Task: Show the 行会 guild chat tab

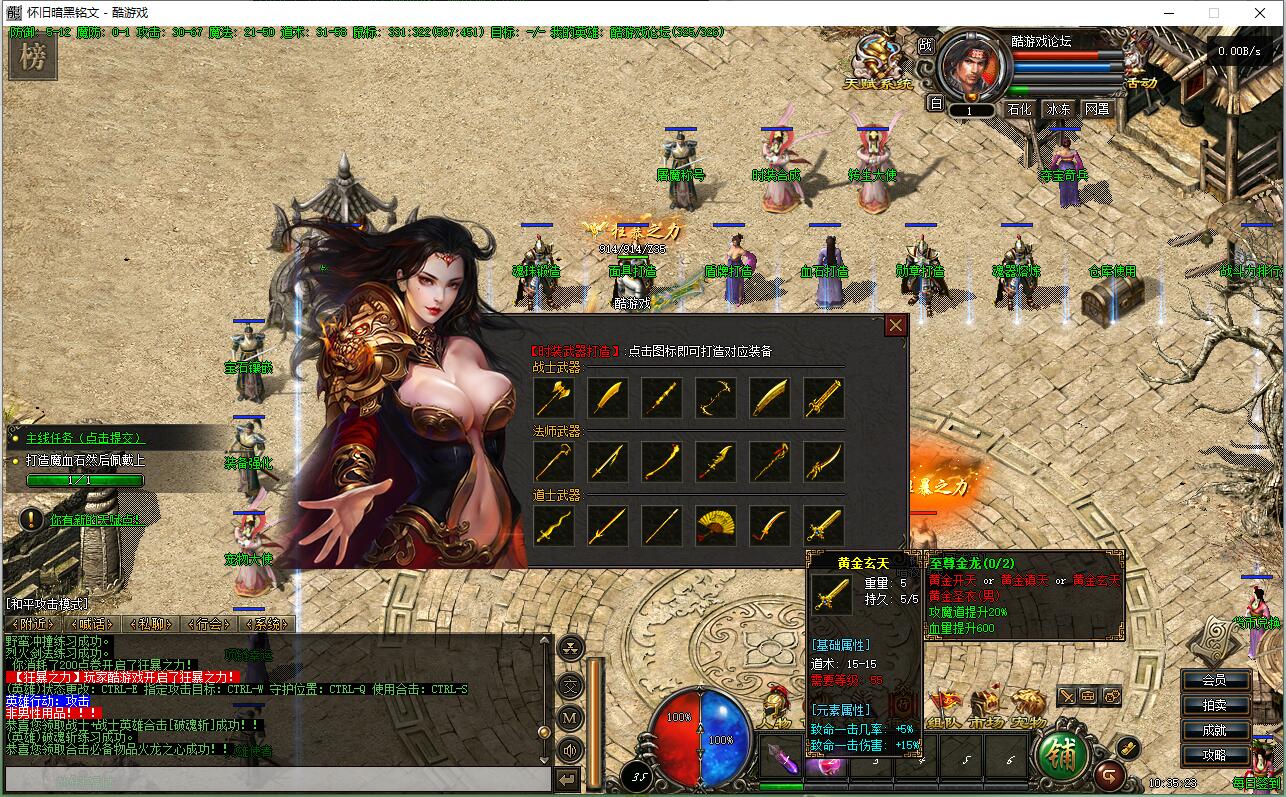Action: click(208, 624)
